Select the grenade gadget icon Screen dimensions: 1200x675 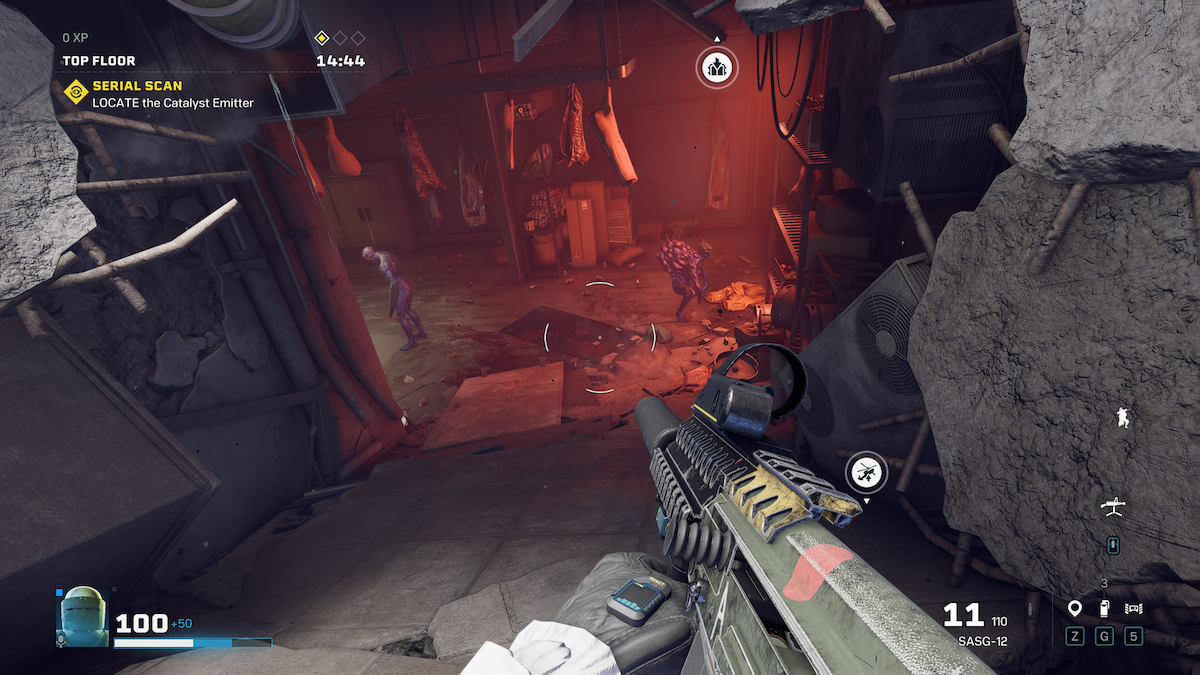pos(1104,608)
